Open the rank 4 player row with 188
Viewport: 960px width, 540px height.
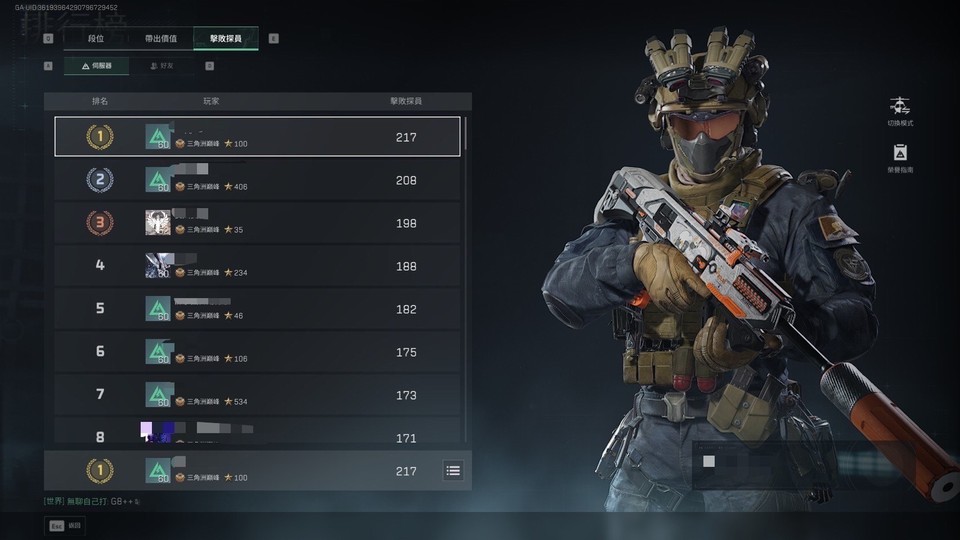click(x=257, y=266)
